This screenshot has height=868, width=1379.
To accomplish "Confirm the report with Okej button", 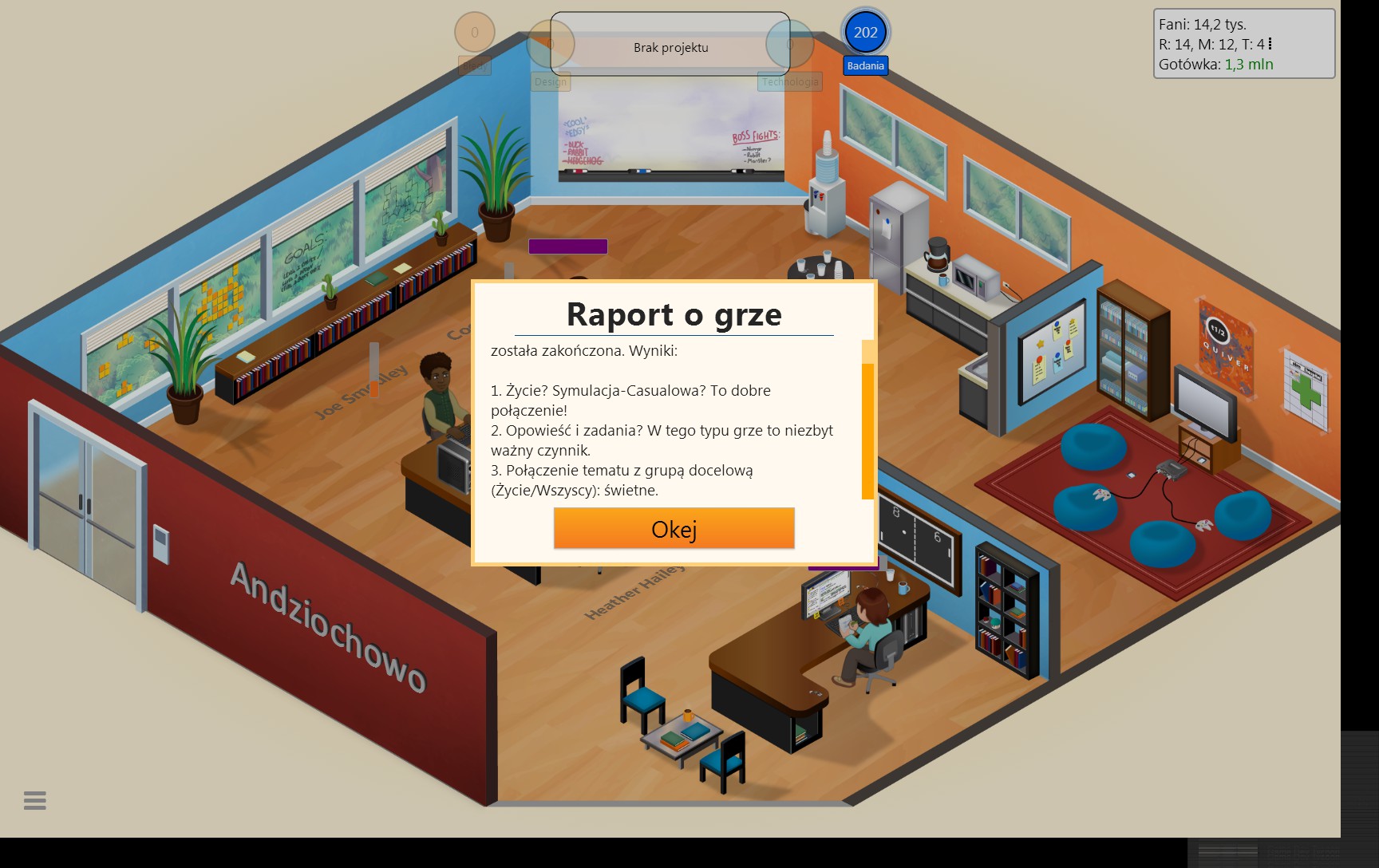I will click(674, 528).
